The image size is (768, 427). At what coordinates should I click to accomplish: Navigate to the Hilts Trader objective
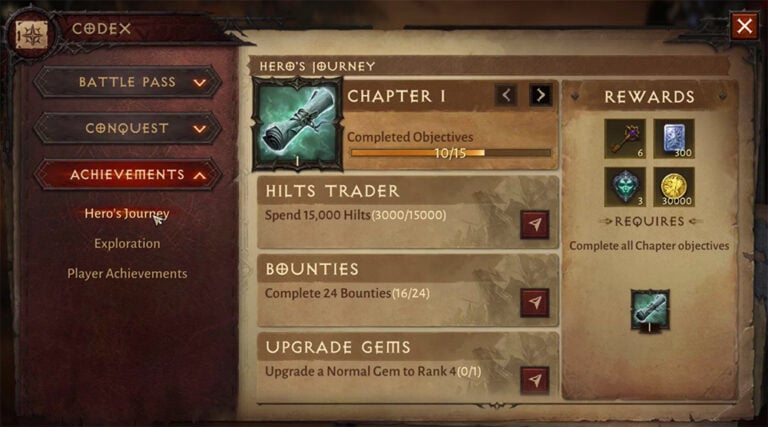click(535, 224)
